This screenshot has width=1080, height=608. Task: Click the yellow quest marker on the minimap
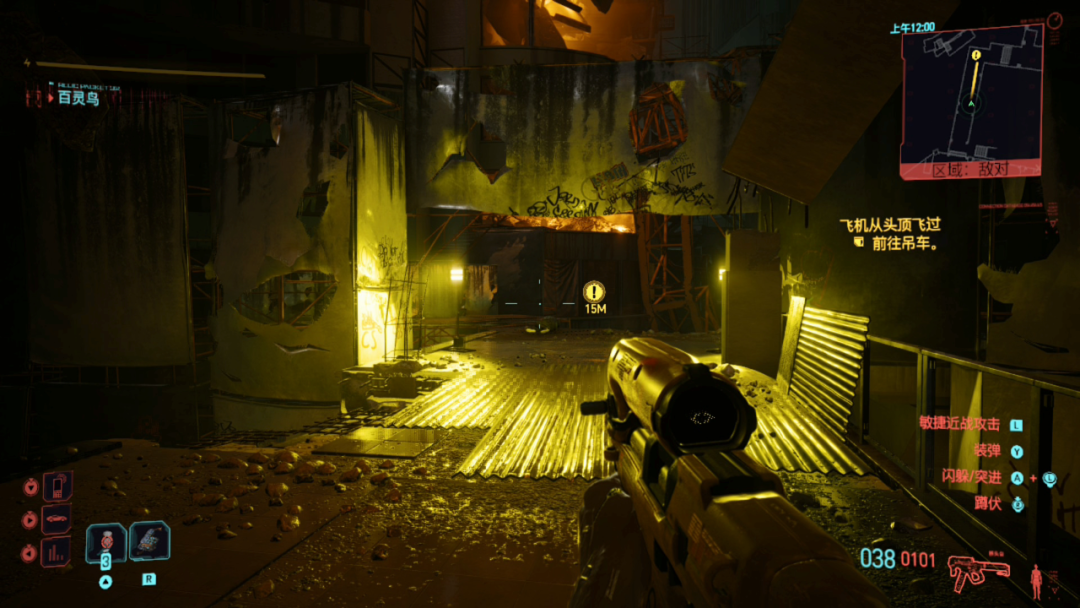(973, 55)
